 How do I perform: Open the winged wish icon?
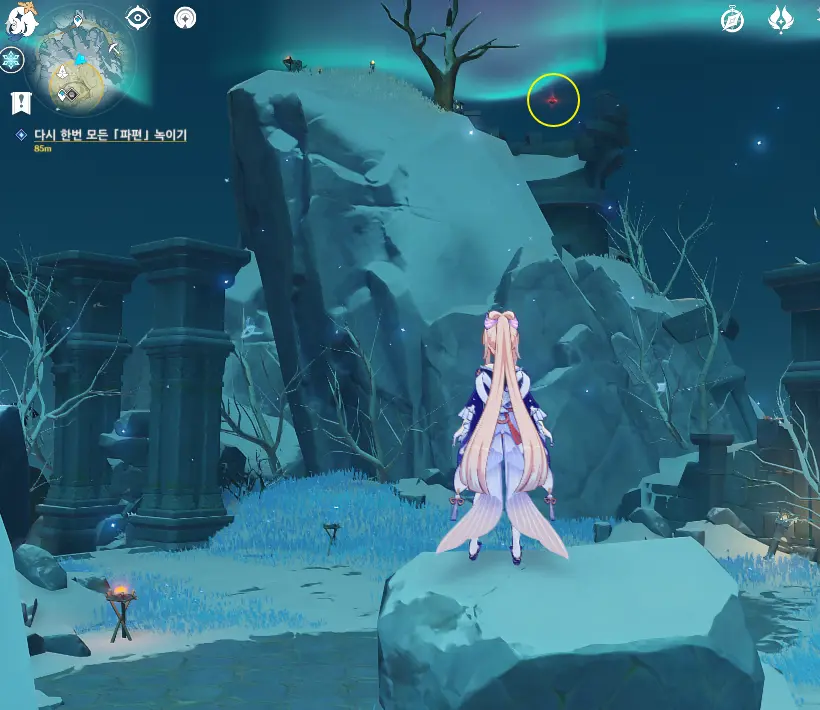point(781,20)
